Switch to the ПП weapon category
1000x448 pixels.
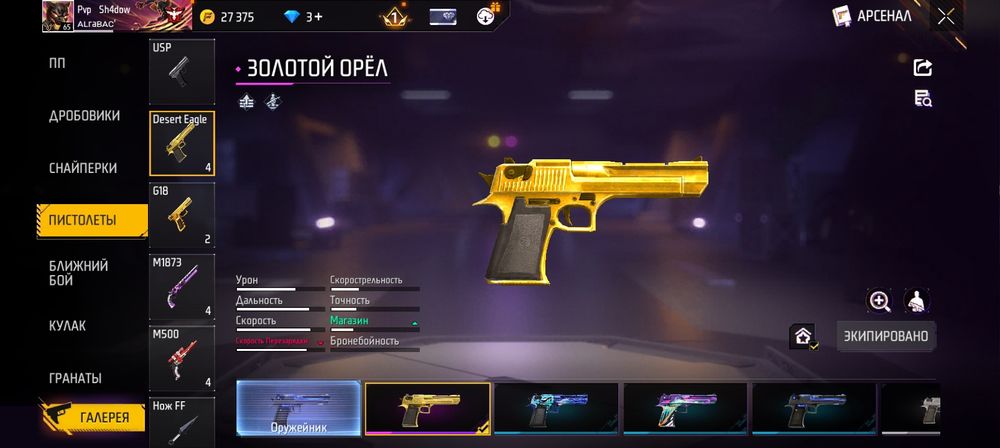tap(58, 63)
